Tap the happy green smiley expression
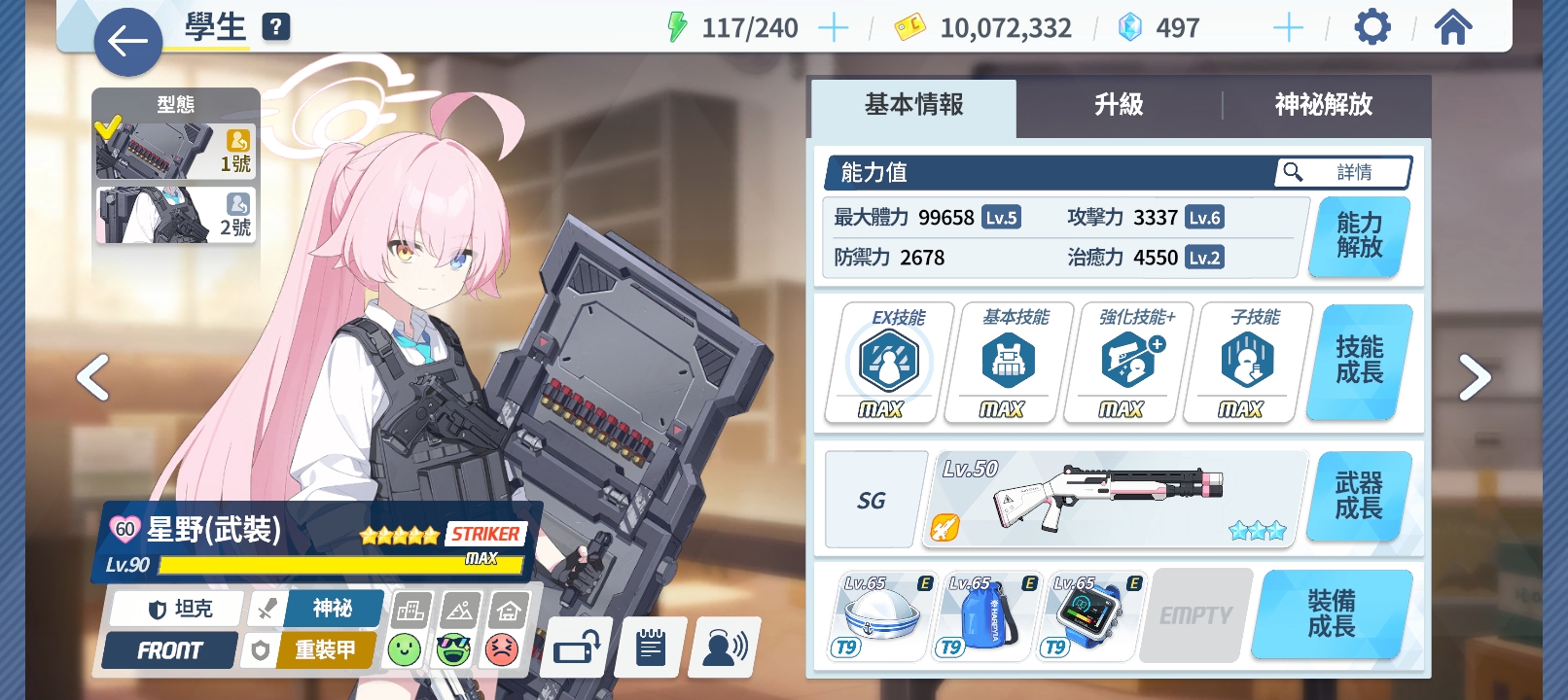This screenshot has height=700, width=1568. pos(406,647)
